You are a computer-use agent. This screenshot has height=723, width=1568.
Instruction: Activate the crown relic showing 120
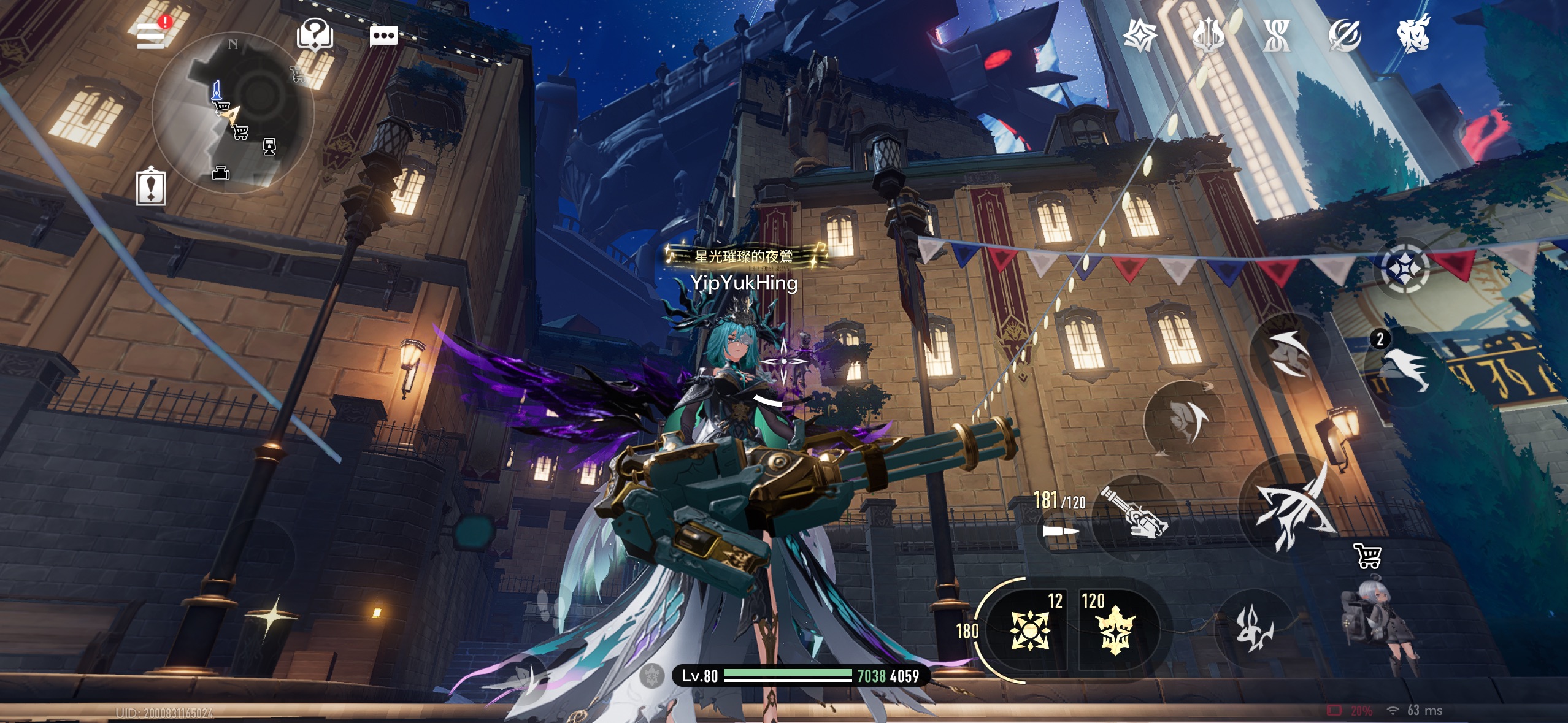pos(1115,630)
